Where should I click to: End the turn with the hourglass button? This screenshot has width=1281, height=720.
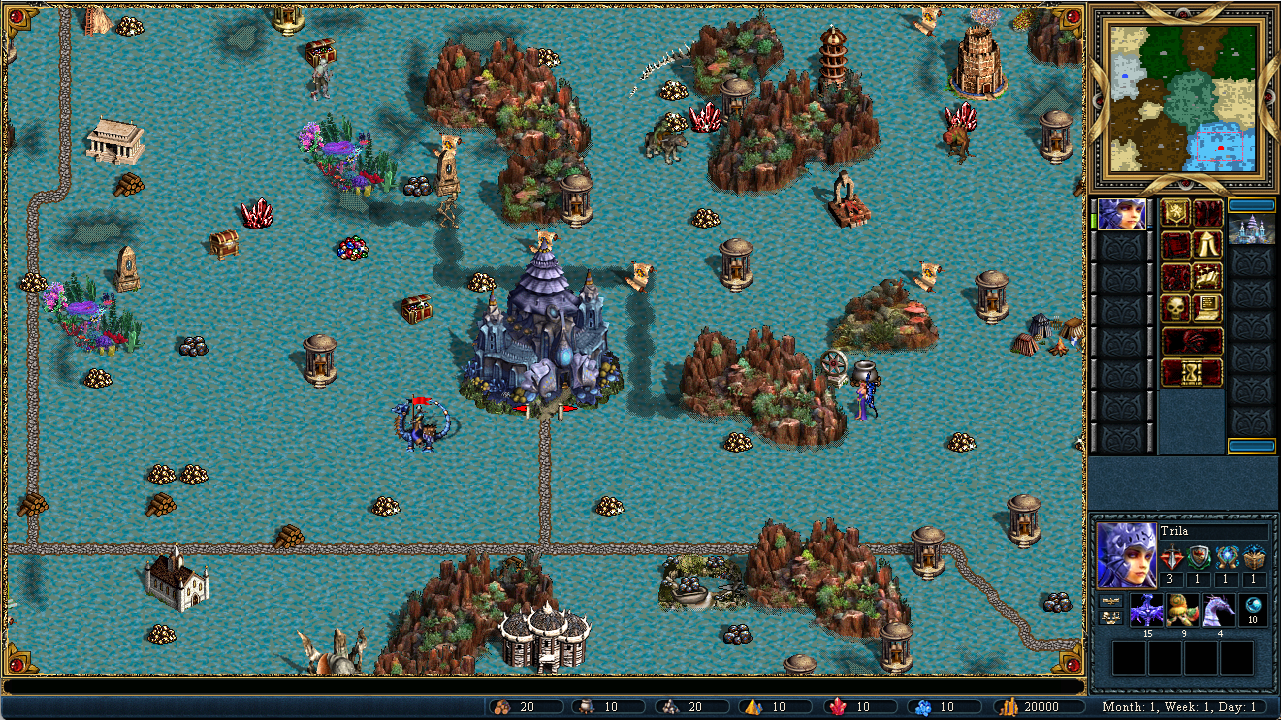pos(1192,373)
